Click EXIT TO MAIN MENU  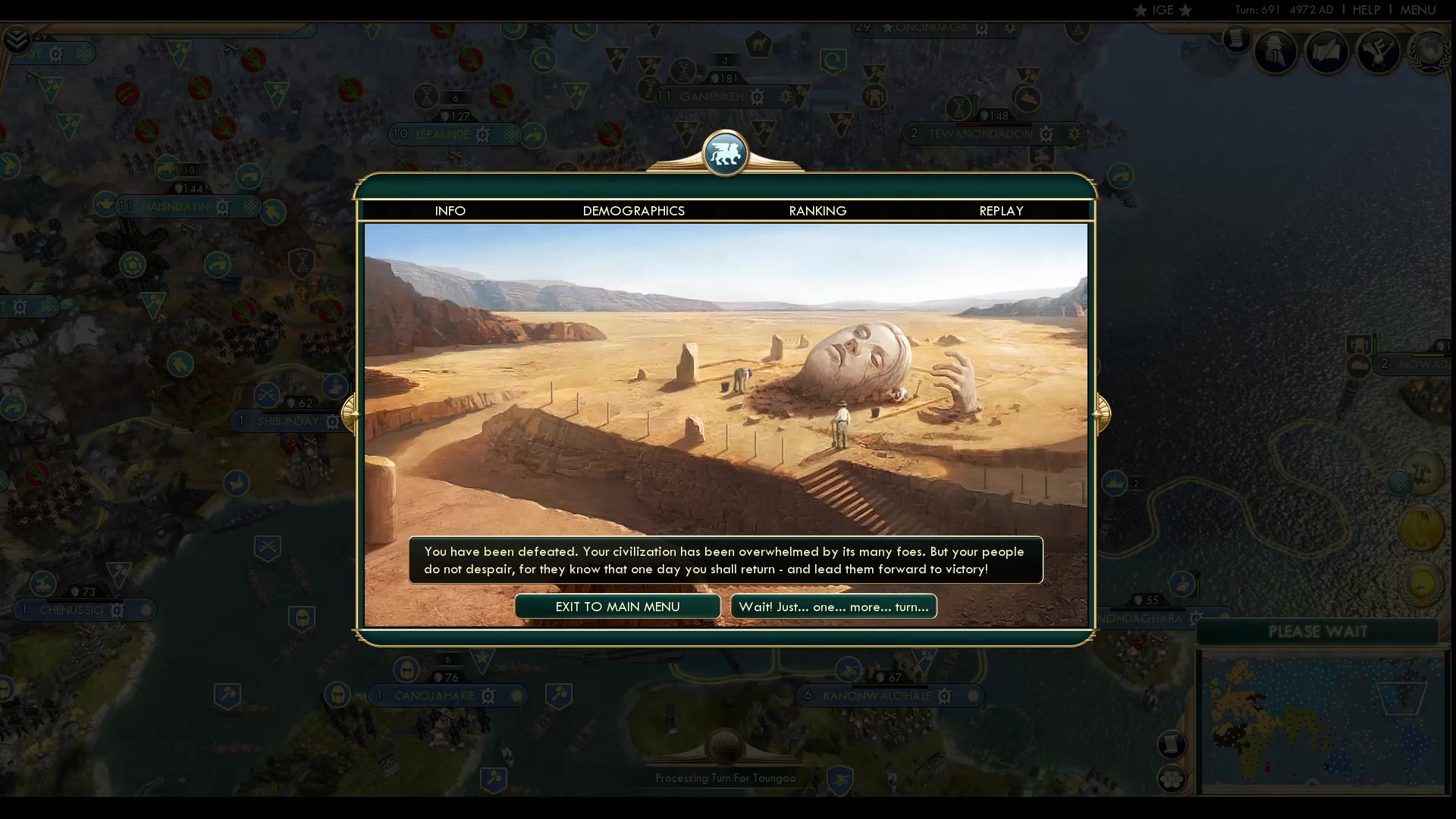point(617,607)
